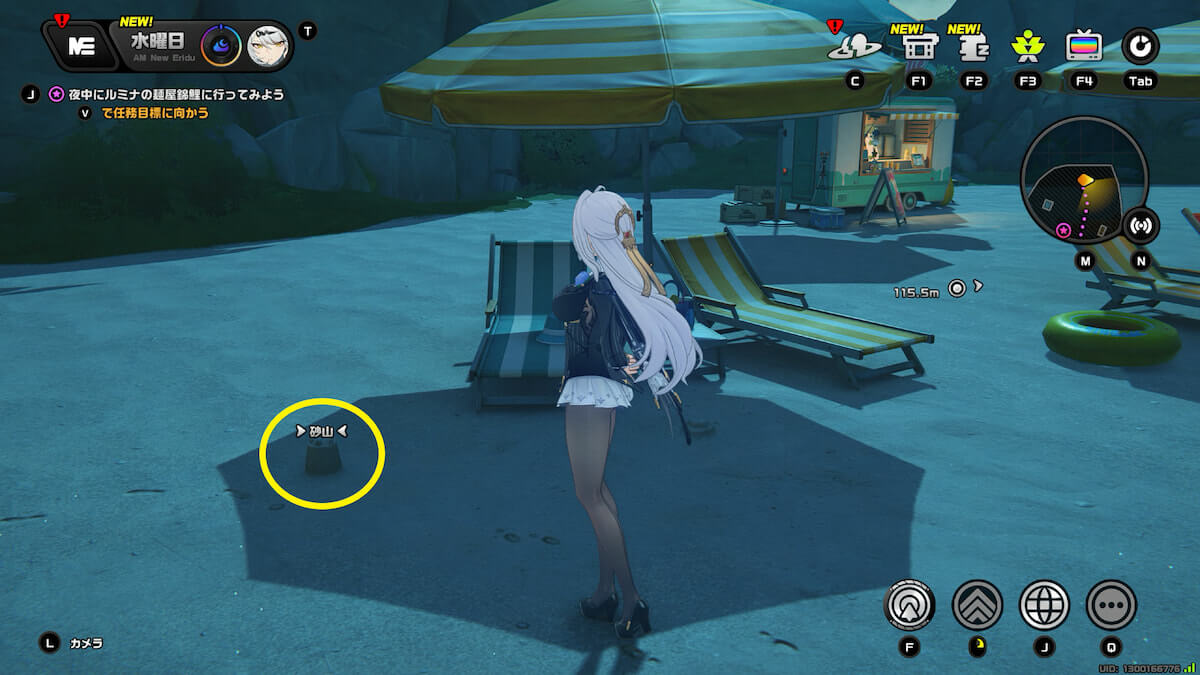1200x675 pixels.
Task: Open the three-dots more options button
Action: click(x=1111, y=605)
